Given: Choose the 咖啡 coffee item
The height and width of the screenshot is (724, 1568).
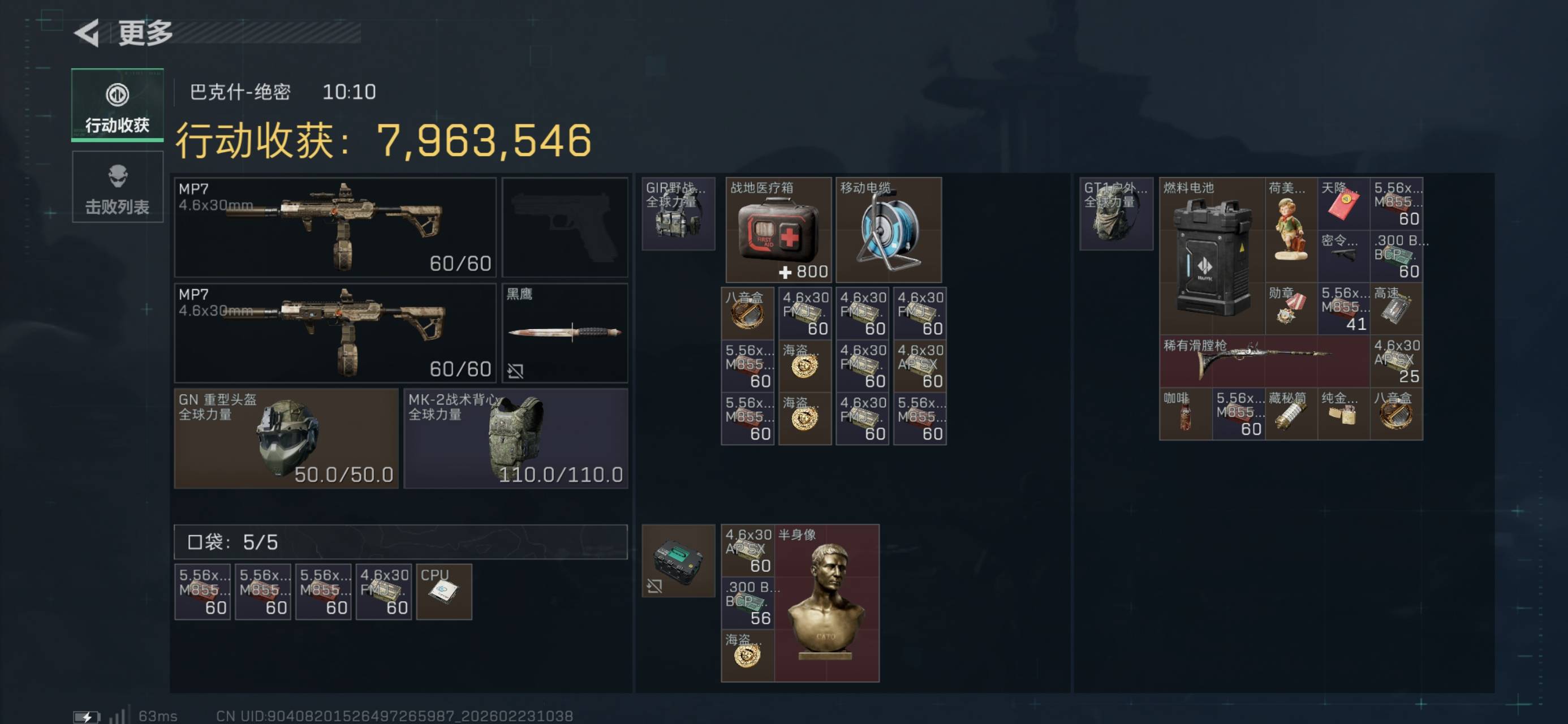Looking at the screenshot, I should coord(1185,413).
